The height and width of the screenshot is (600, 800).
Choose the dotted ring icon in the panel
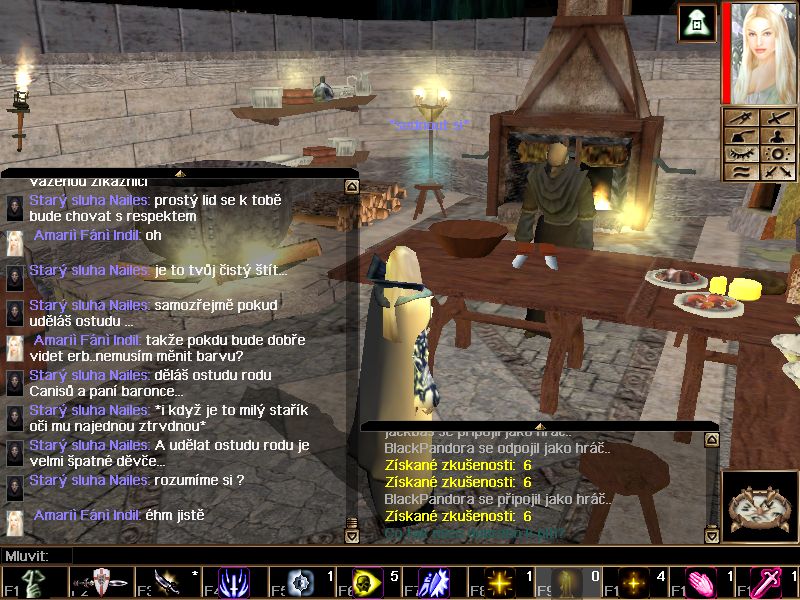point(777,154)
